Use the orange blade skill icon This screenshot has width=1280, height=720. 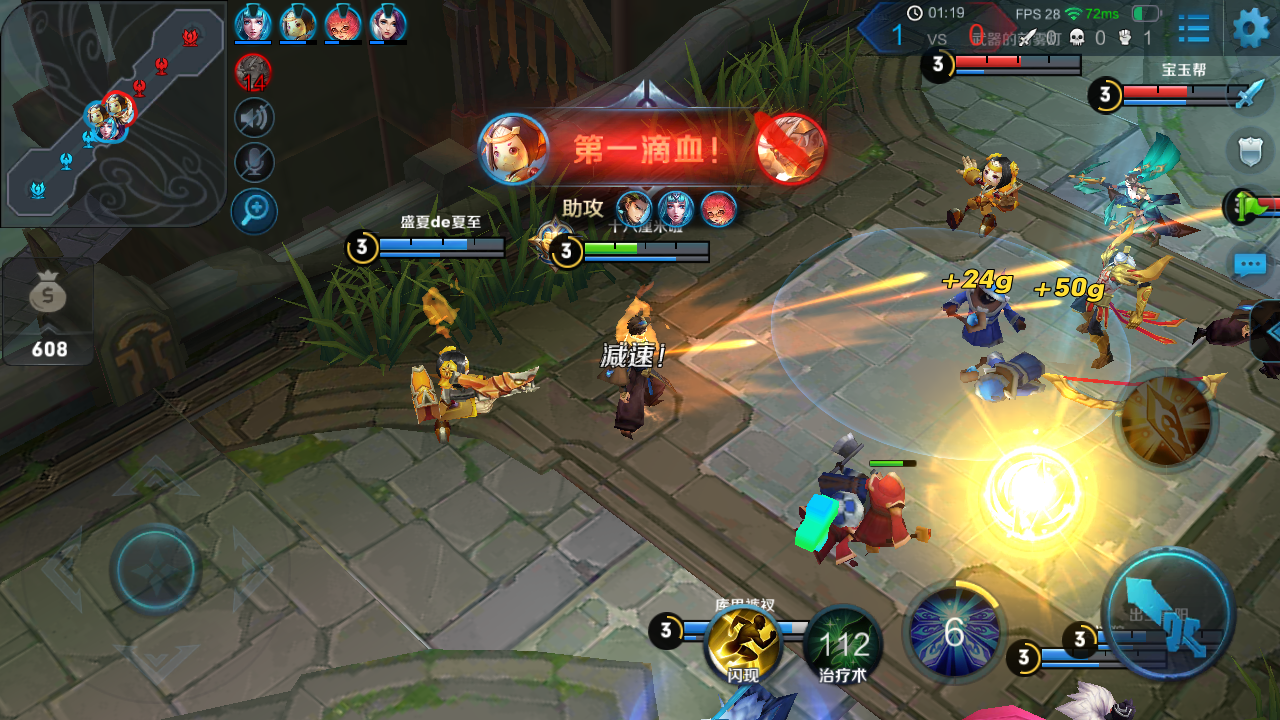[x=1164, y=420]
